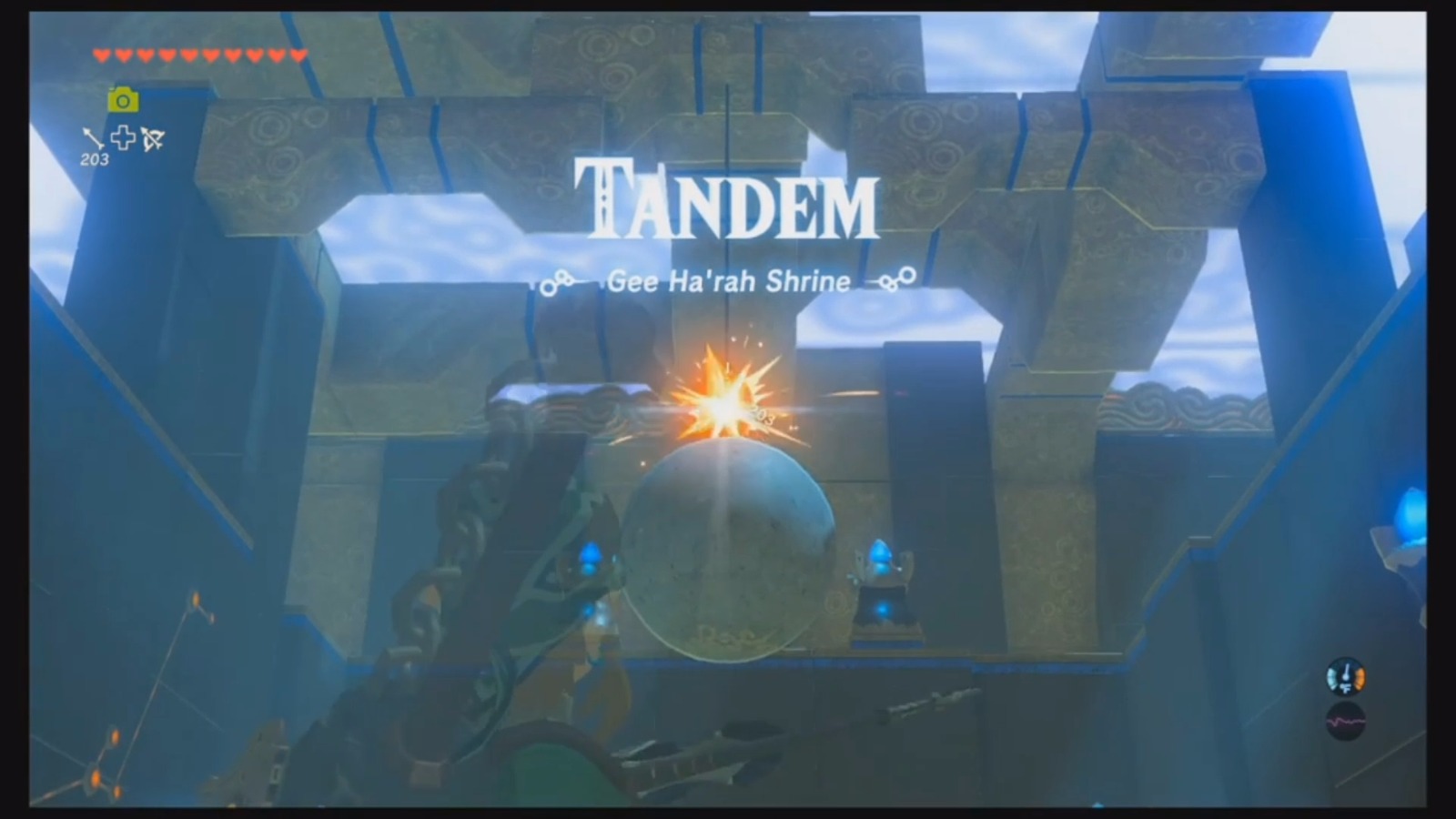
Task: Select the plus-shaped crosshair icon in HUD
Action: [122, 139]
